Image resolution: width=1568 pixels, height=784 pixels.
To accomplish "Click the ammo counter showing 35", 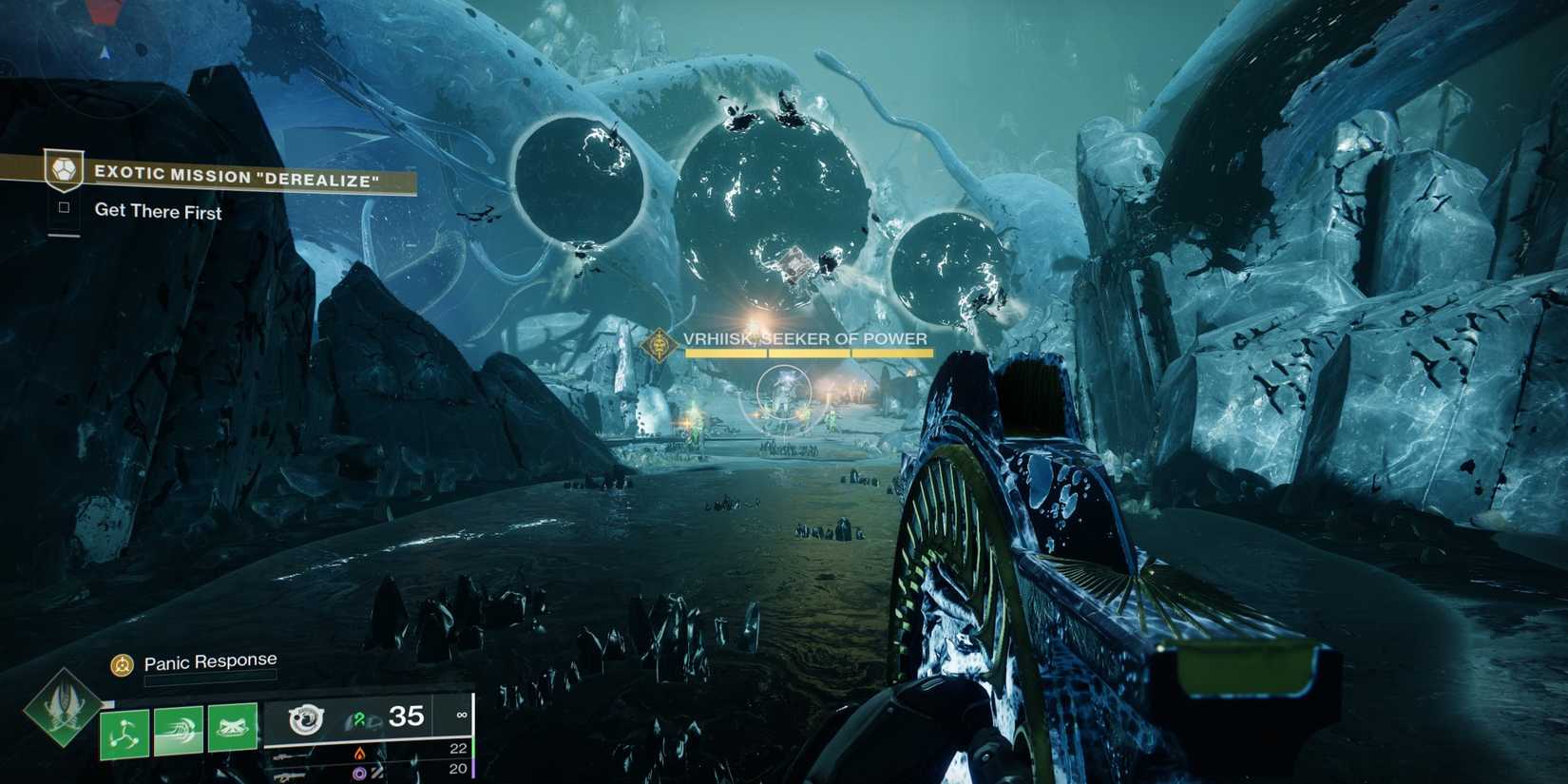I will (407, 717).
